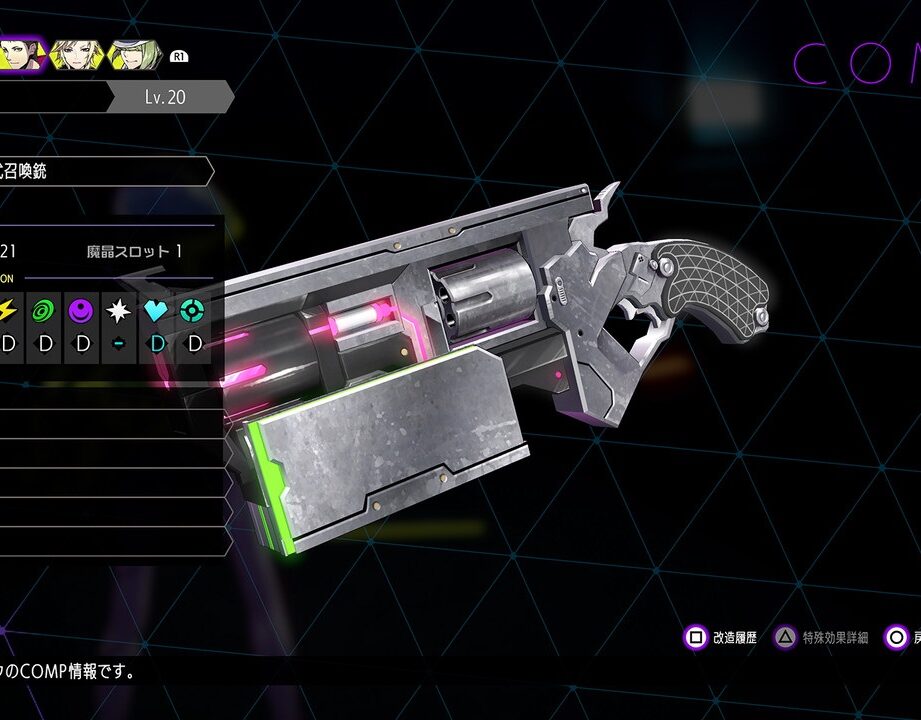Image resolution: width=921 pixels, height=720 pixels.
Task: Switch to the blonde character portrait
Action: tap(77, 54)
